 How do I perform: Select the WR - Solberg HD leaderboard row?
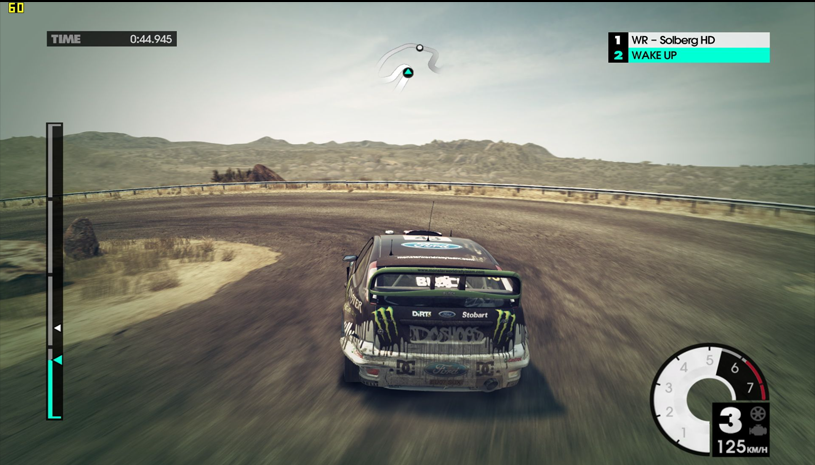[689, 40]
